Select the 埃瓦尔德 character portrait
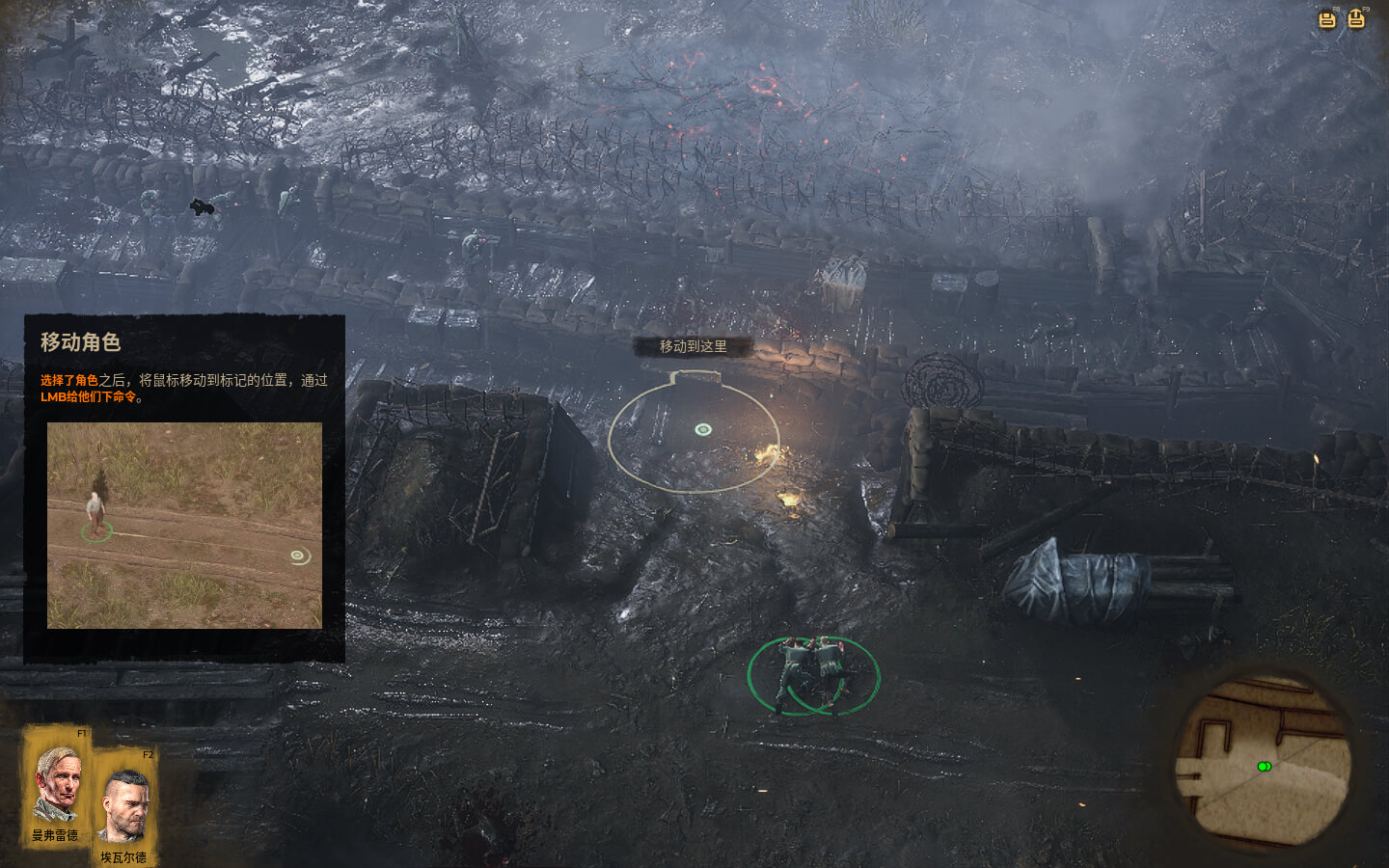The height and width of the screenshot is (868, 1389). pos(124,802)
